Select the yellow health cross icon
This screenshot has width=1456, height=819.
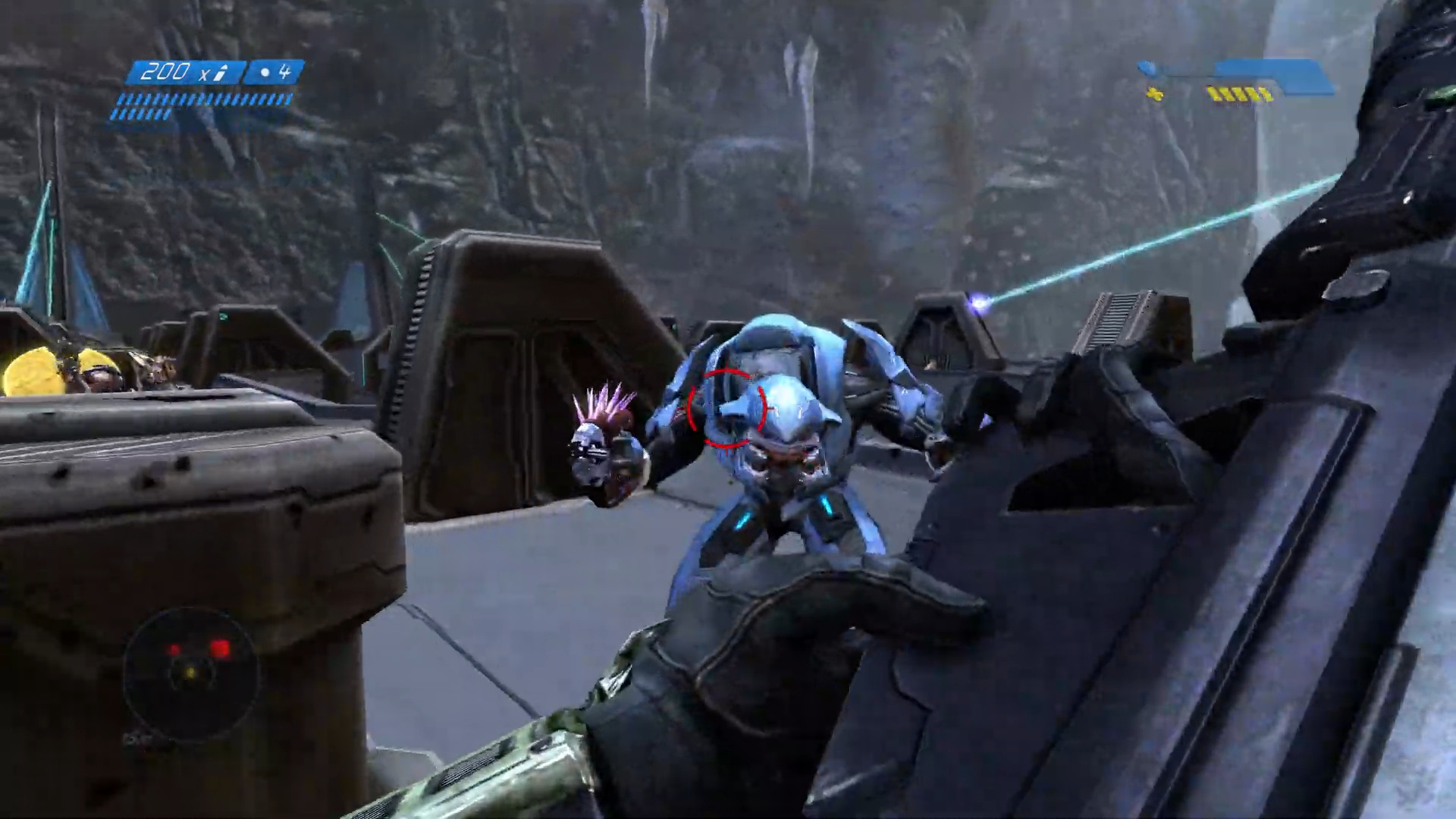click(1156, 94)
